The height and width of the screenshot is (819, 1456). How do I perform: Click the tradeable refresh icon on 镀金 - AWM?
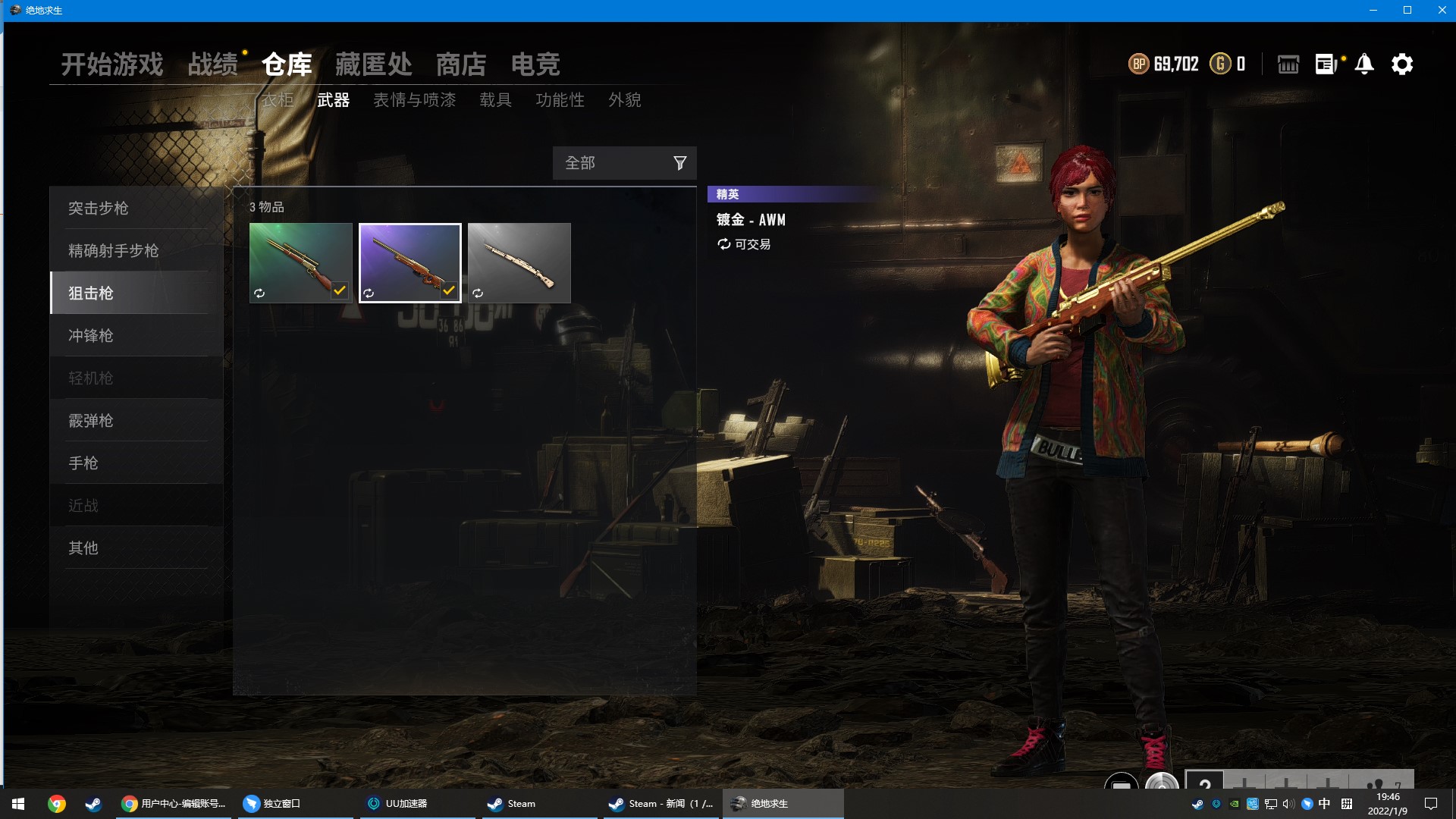coord(723,244)
